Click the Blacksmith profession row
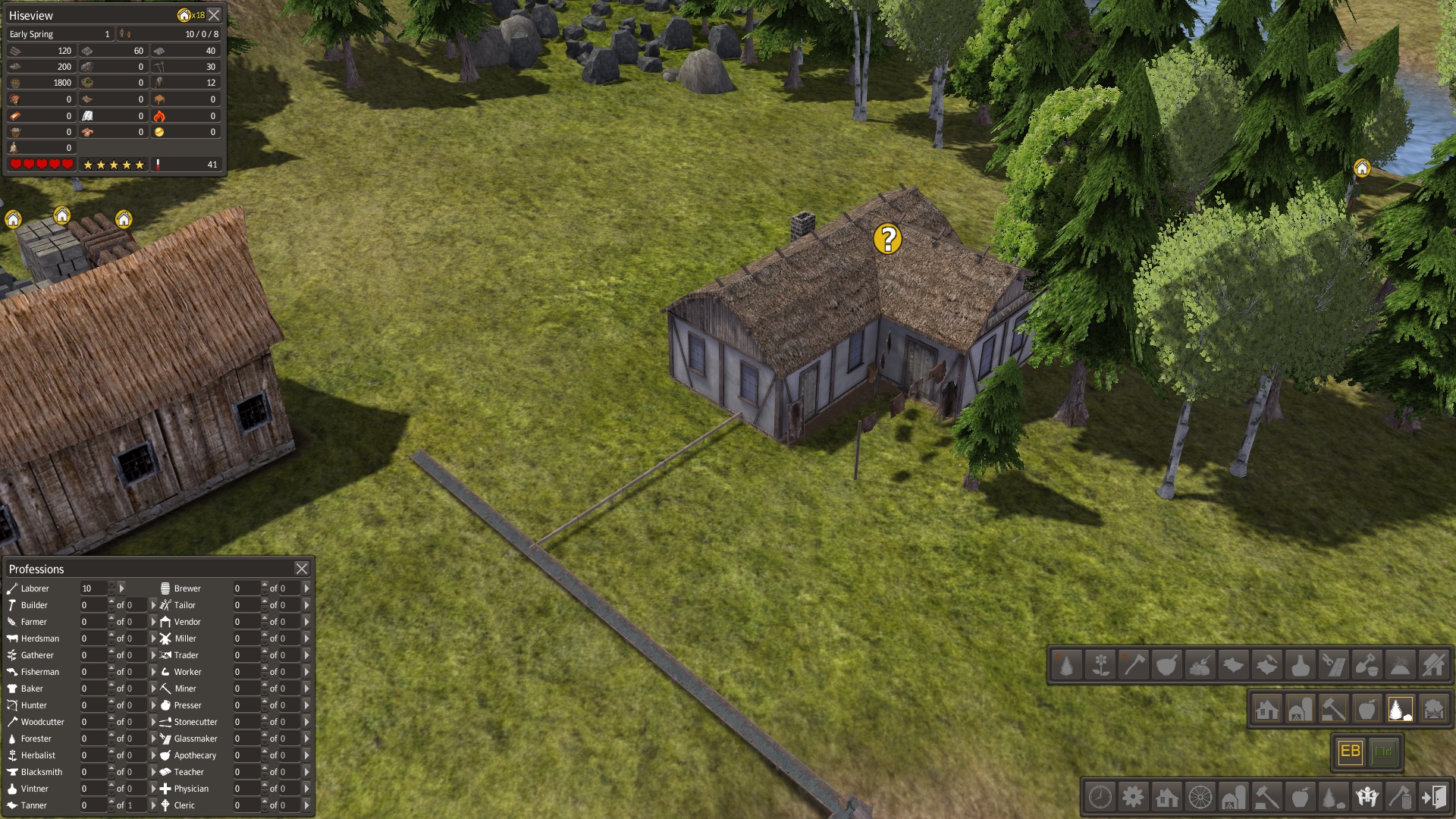The image size is (1456, 819). point(42,772)
